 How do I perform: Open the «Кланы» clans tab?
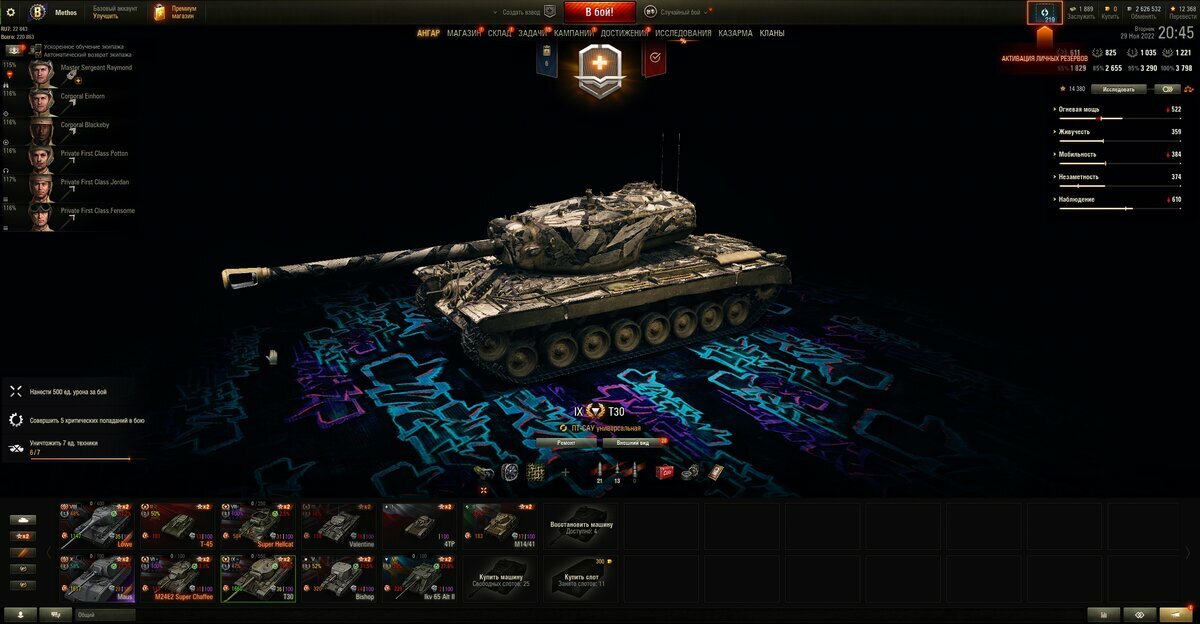772,33
